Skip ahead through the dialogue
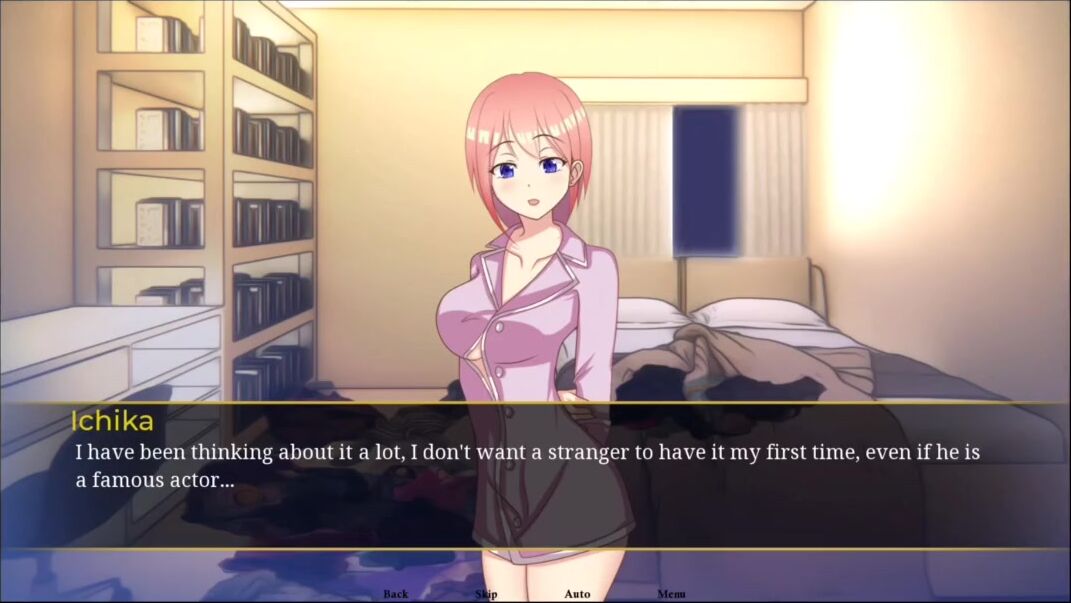The image size is (1071, 603). pos(486,594)
